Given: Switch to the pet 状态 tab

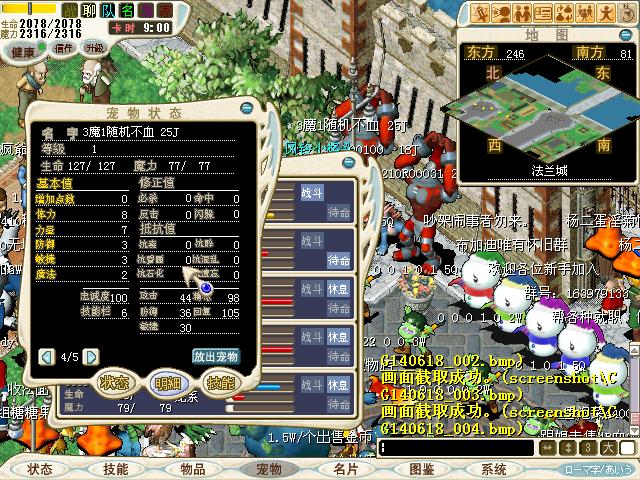Looking at the screenshot, I should tap(114, 383).
